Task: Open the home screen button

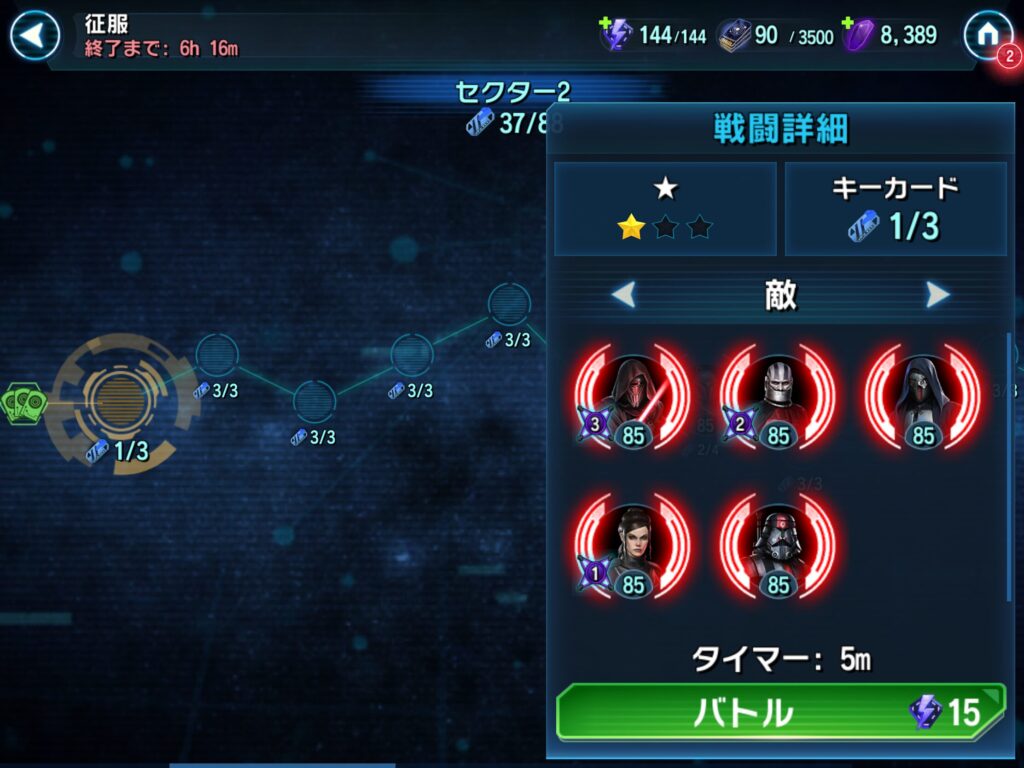Action: (x=987, y=35)
